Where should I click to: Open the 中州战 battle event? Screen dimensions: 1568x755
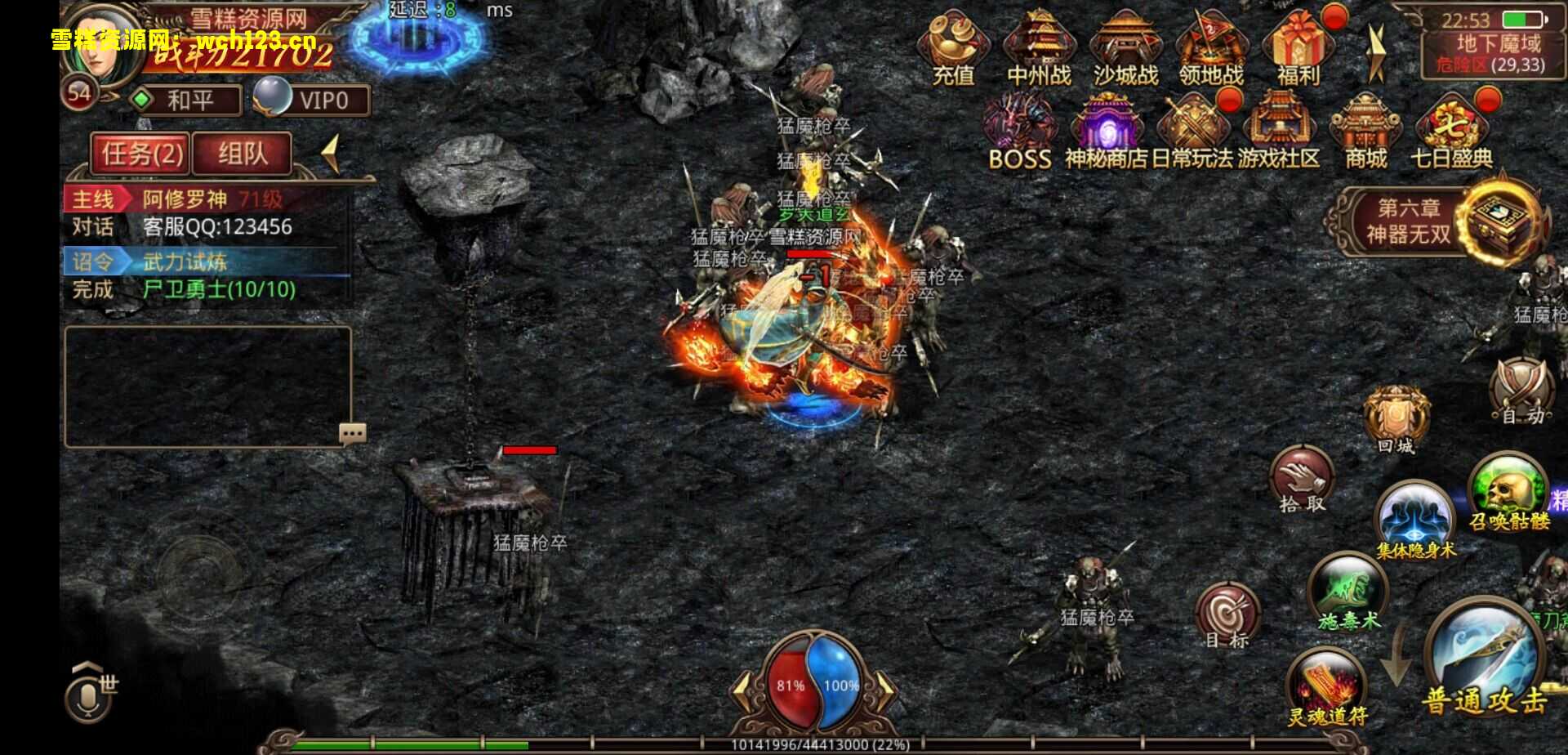pyautogui.click(x=1039, y=48)
